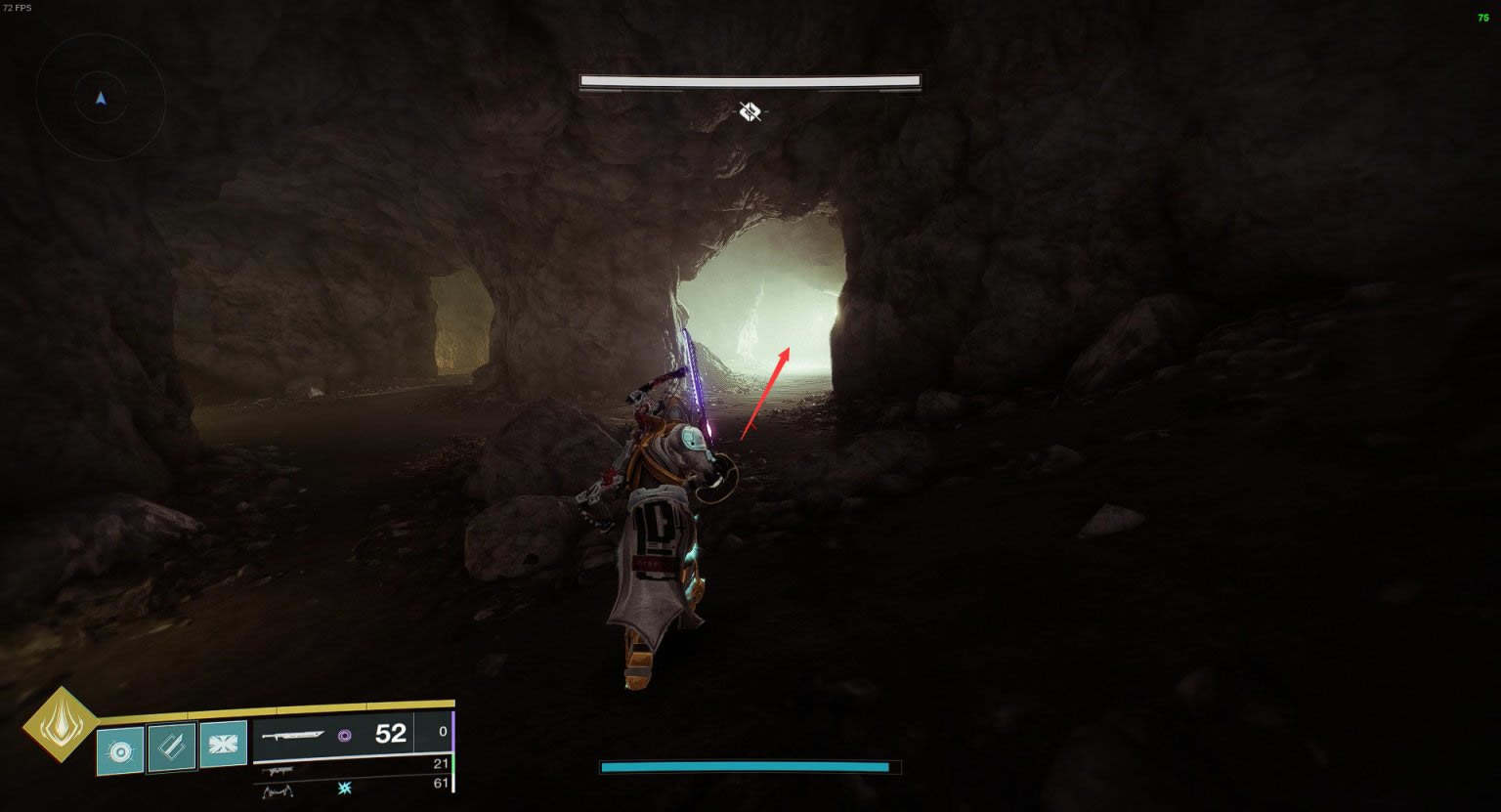Click the circular radar in the corner

[101, 98]
